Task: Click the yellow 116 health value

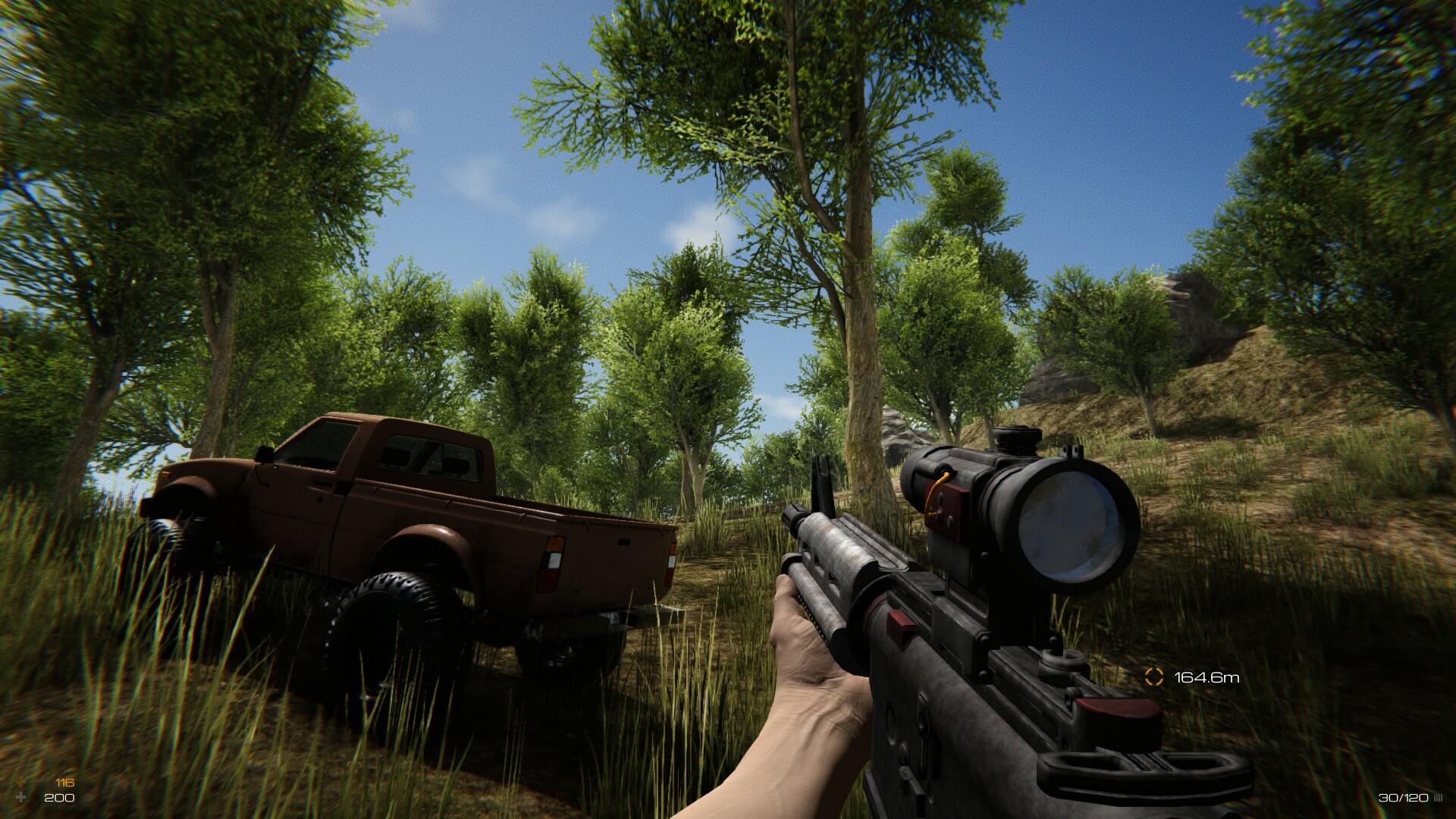Action: click(x=65, y=783)
